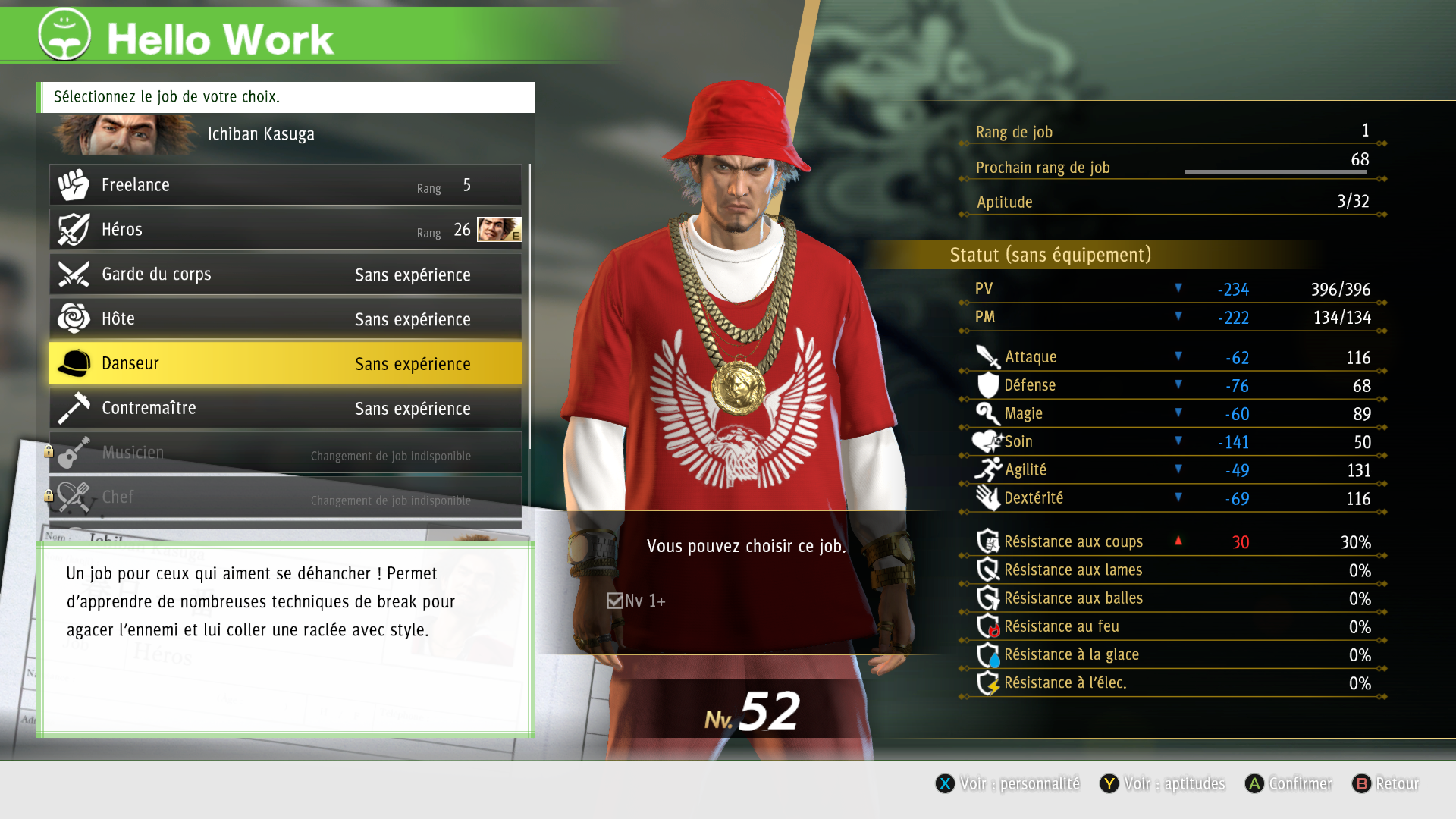Screen dimensions: 1456x819
Task: Click the job list scrollbar
Action: tap(529, 303)
